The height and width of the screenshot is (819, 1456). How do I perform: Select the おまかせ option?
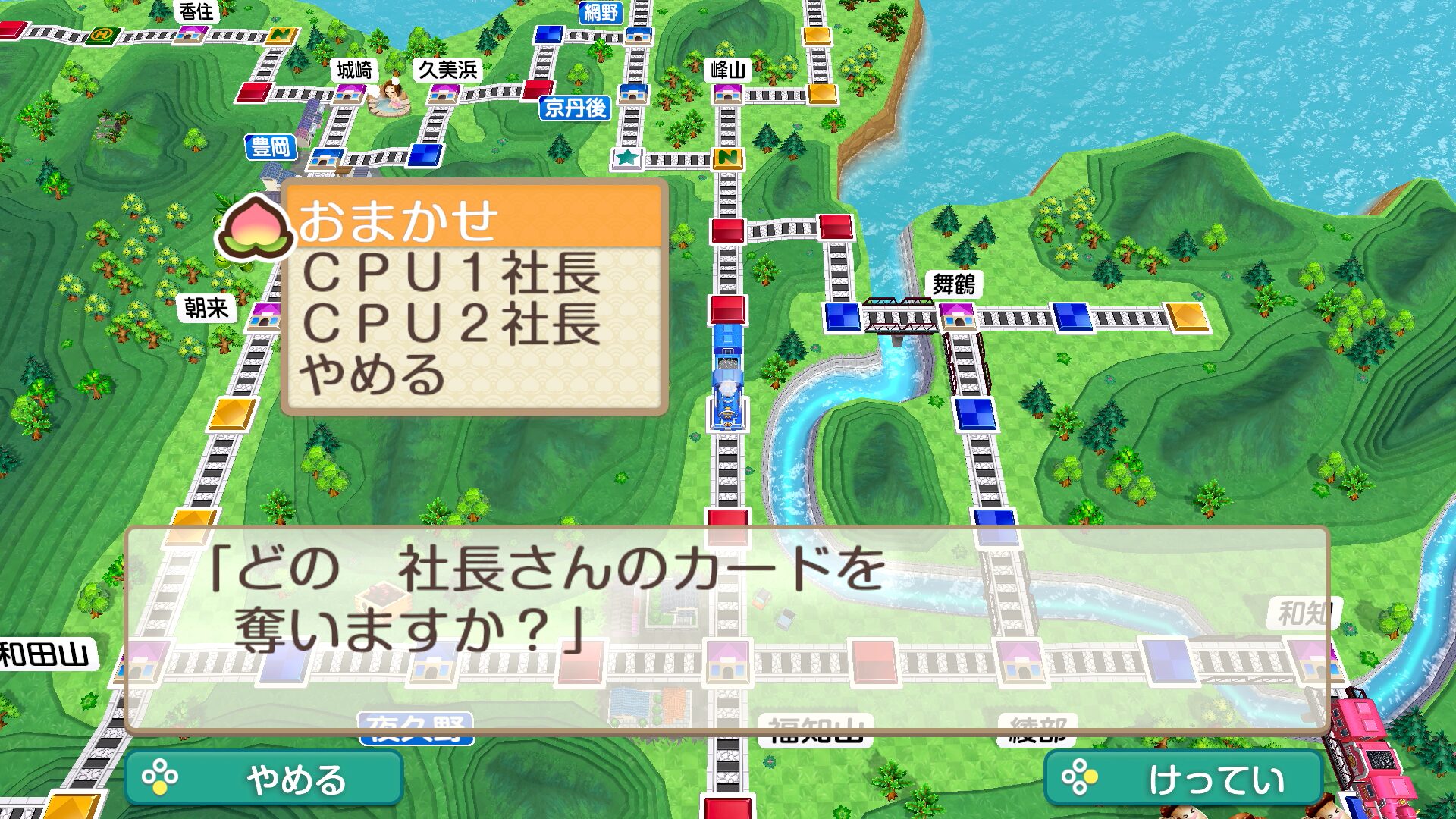click(x=474, y=220)
